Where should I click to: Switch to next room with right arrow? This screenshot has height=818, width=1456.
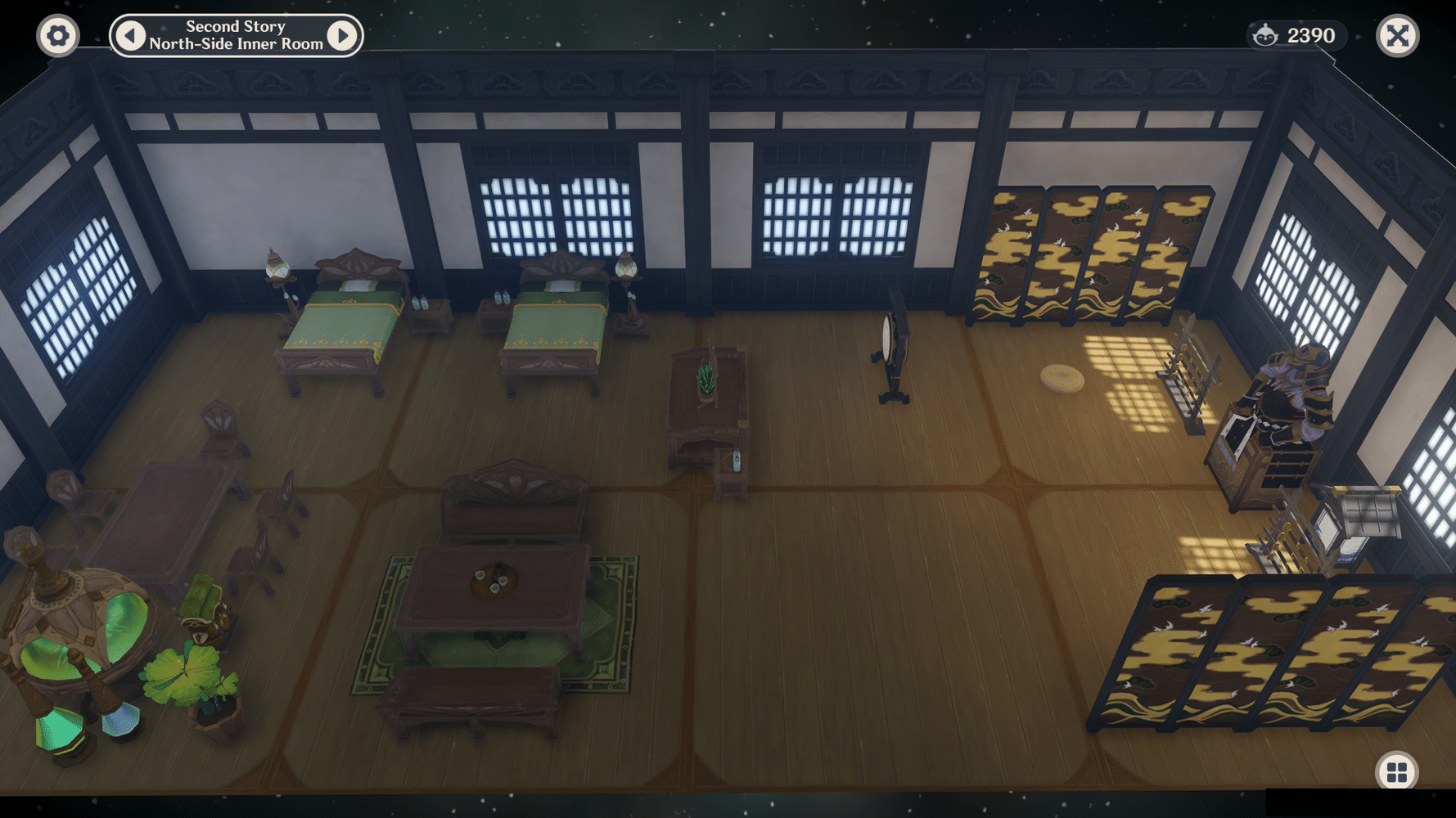(x=345, y=35)
